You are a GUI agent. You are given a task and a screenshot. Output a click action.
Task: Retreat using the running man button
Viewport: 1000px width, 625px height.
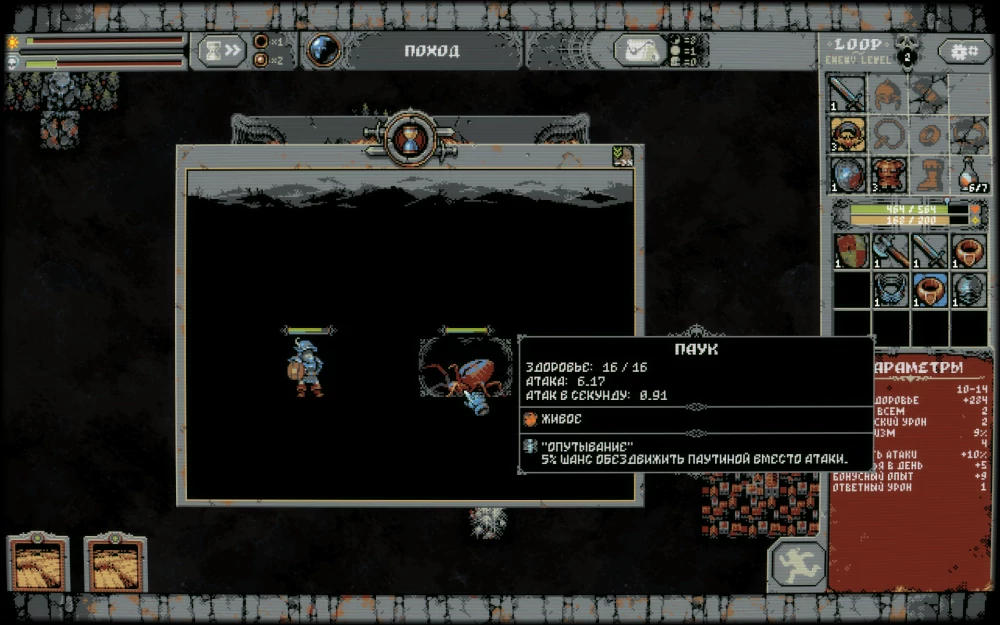(797, 565)
